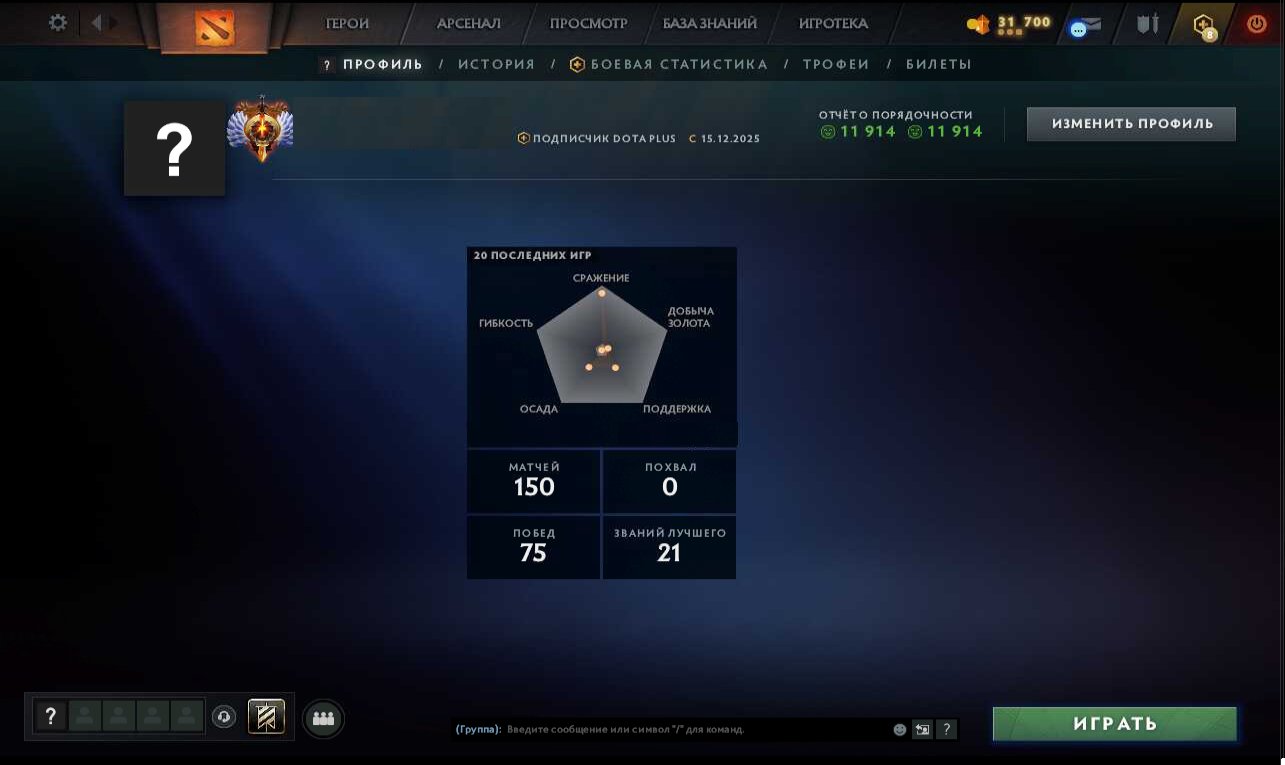Toggle the chat popout window icon
Viewport: 1285px width, 765px height.
[x=921, y=729]
